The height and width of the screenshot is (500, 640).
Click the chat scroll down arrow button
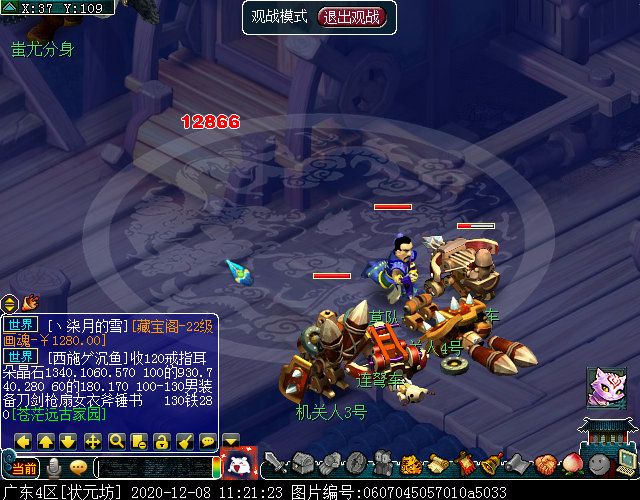69,441
